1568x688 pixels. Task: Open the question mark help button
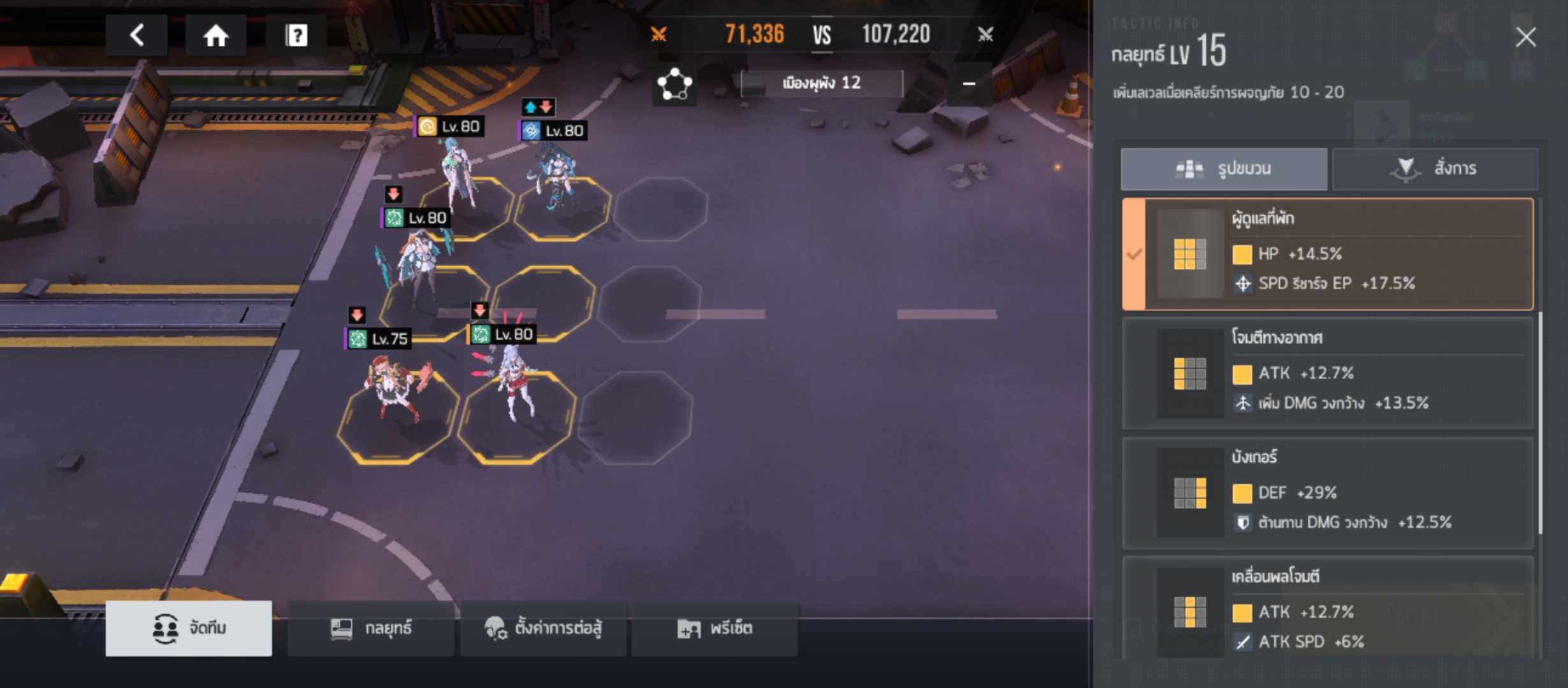[x=296, y=35]
